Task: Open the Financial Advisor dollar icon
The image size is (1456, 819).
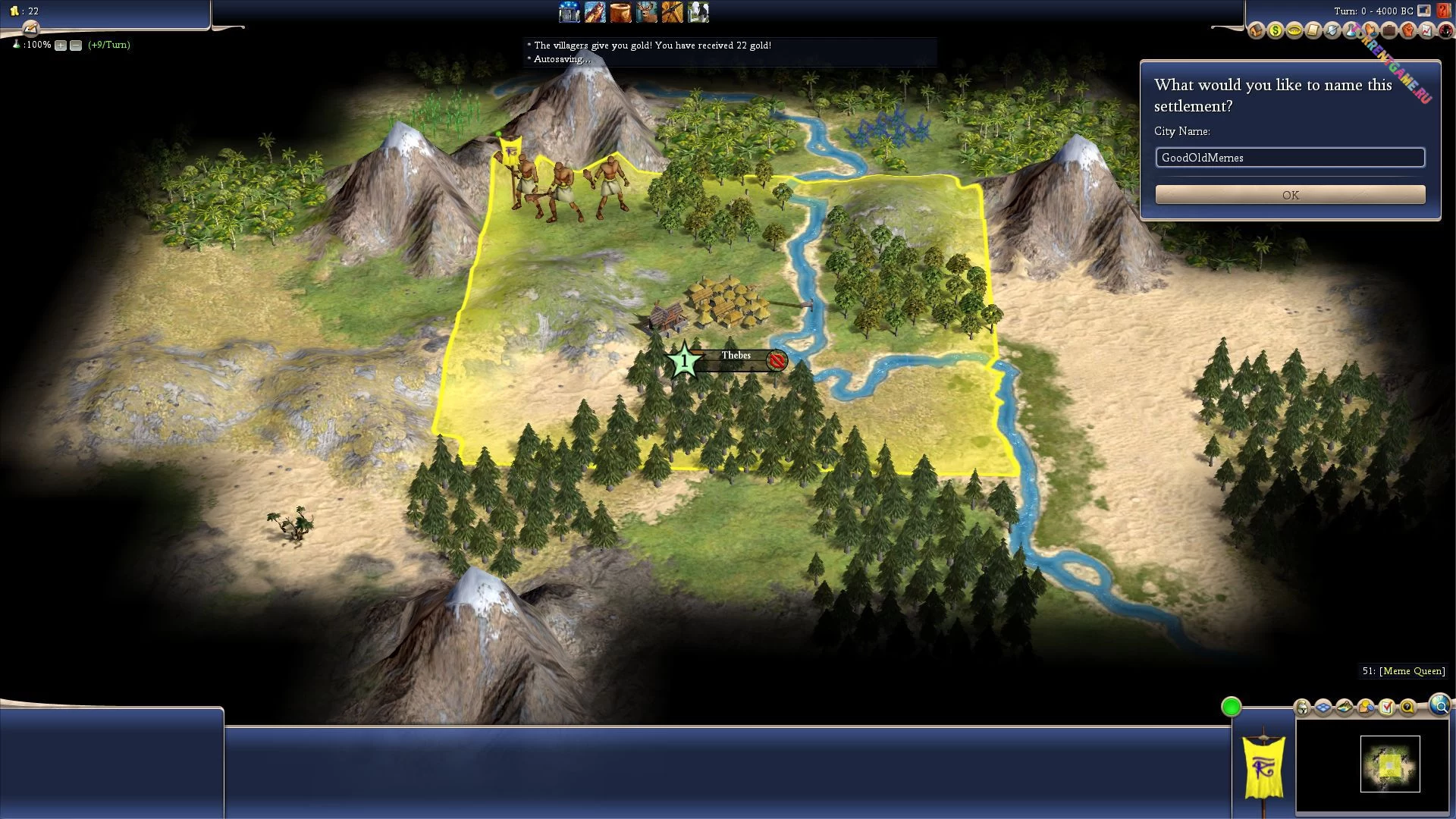Action: point(1276,31)
